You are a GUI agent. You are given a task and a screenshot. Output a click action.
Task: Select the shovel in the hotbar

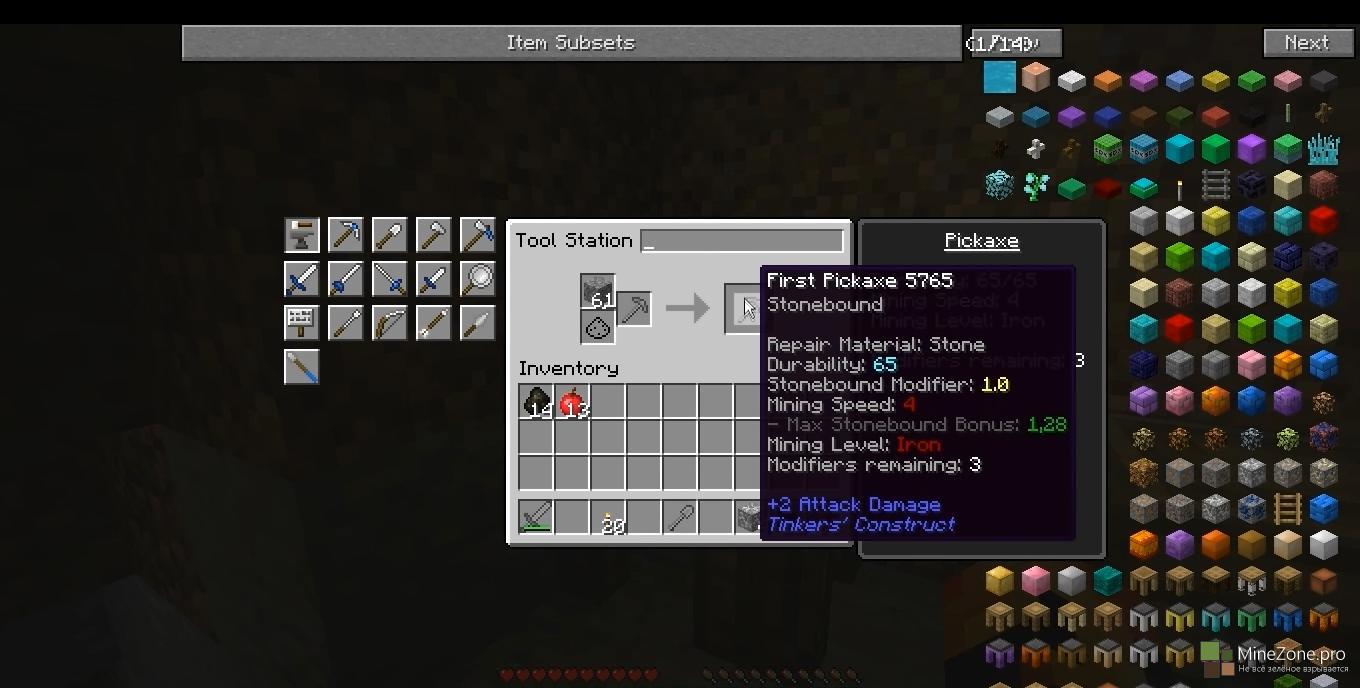(680, 517)
